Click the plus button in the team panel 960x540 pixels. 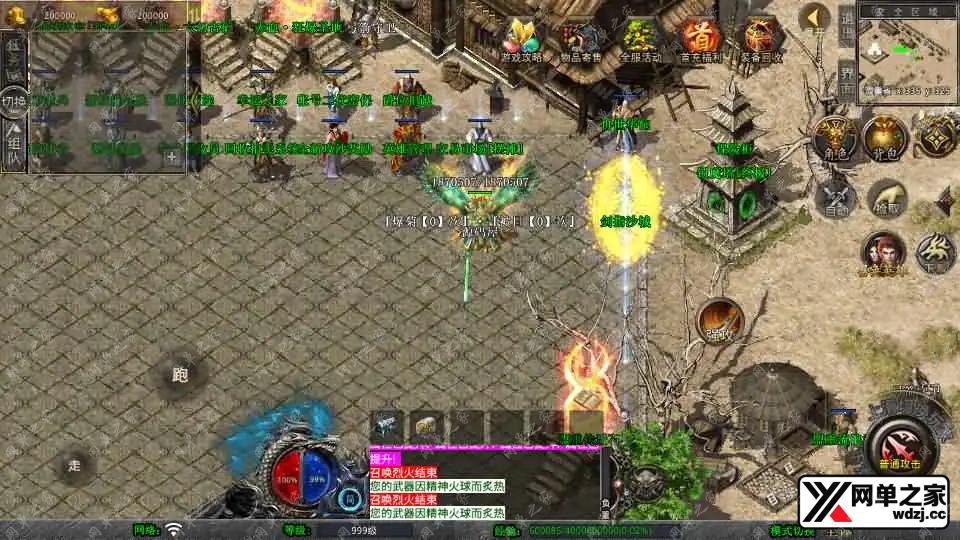point(172,156)
